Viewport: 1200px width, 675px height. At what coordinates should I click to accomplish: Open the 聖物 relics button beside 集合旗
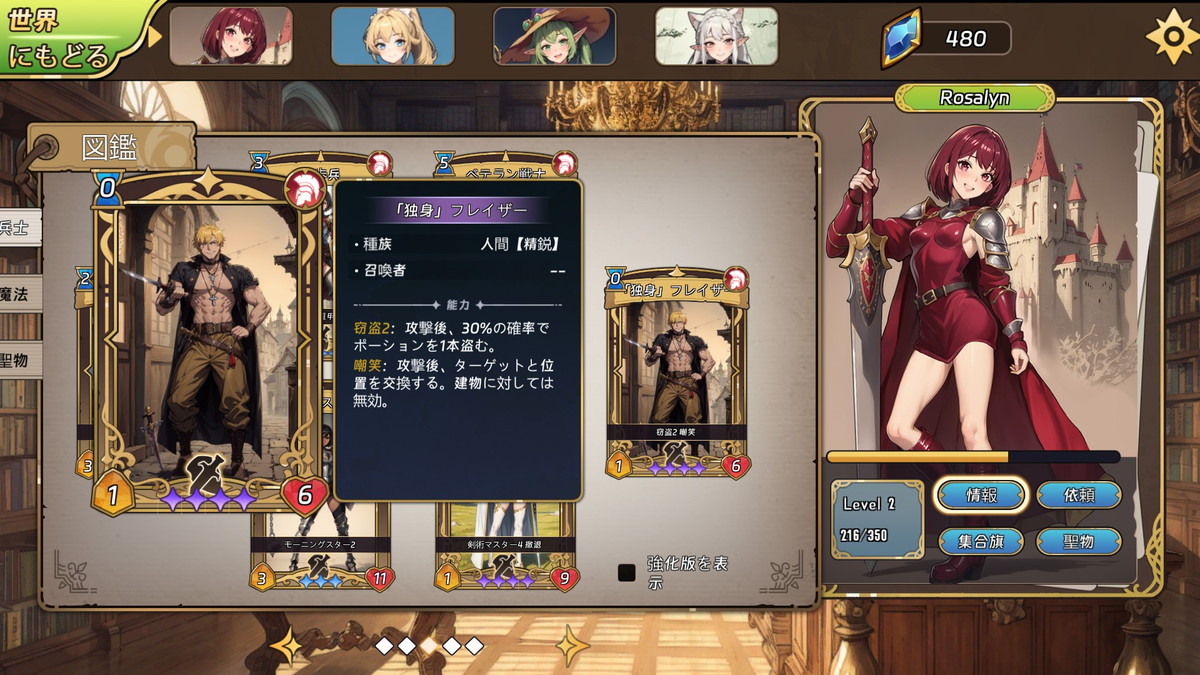pos(1078,542)
